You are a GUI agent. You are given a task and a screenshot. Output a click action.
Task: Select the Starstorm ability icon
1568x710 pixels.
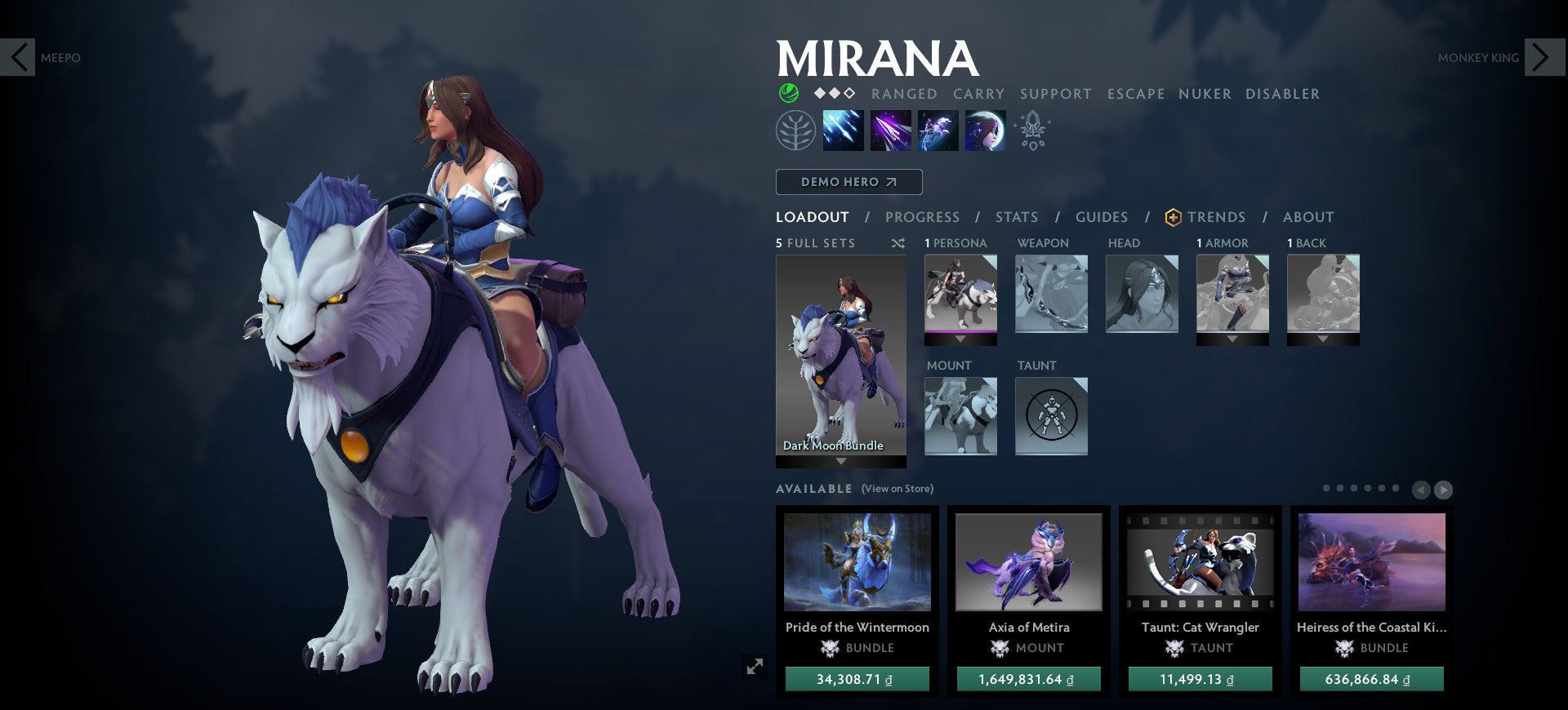842,131
